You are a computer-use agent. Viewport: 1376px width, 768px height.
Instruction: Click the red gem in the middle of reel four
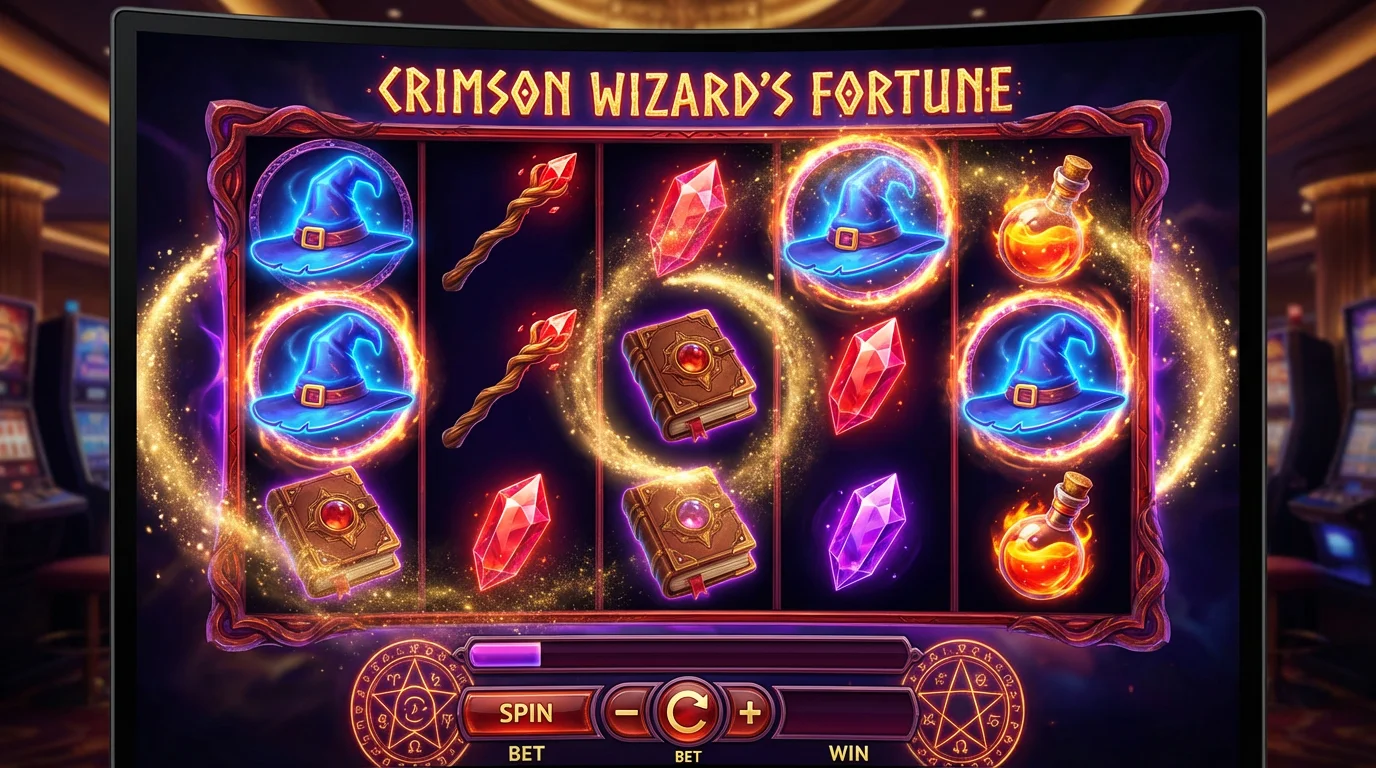coord(865,378)
